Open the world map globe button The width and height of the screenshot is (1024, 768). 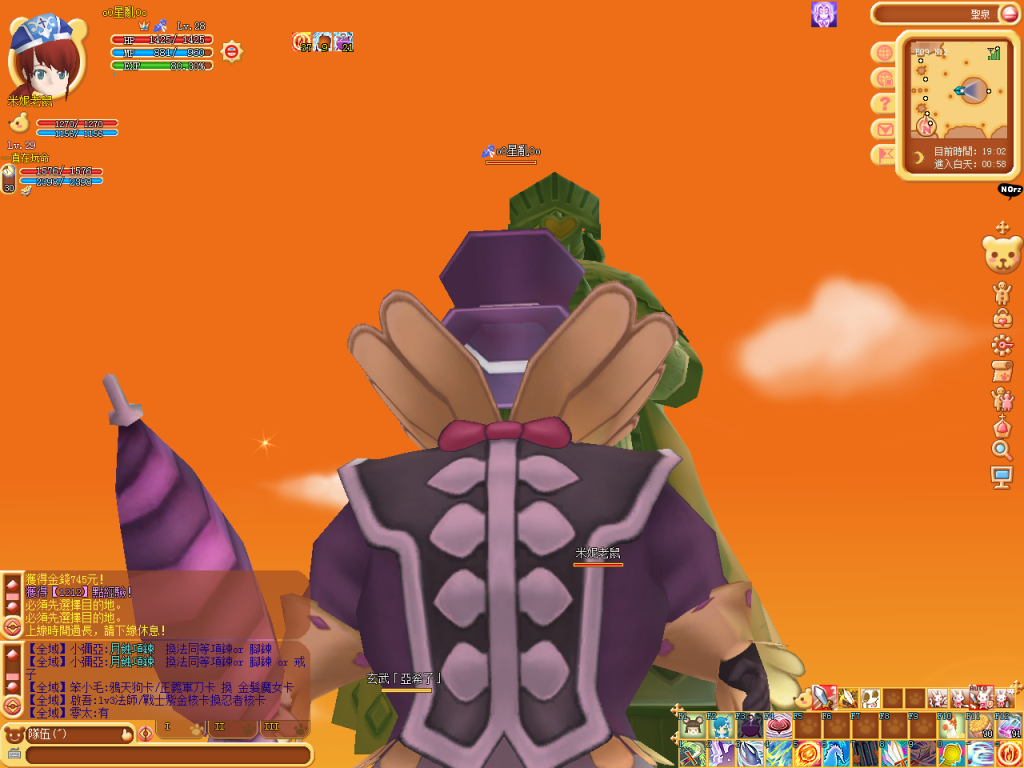[x=884, y=52]
